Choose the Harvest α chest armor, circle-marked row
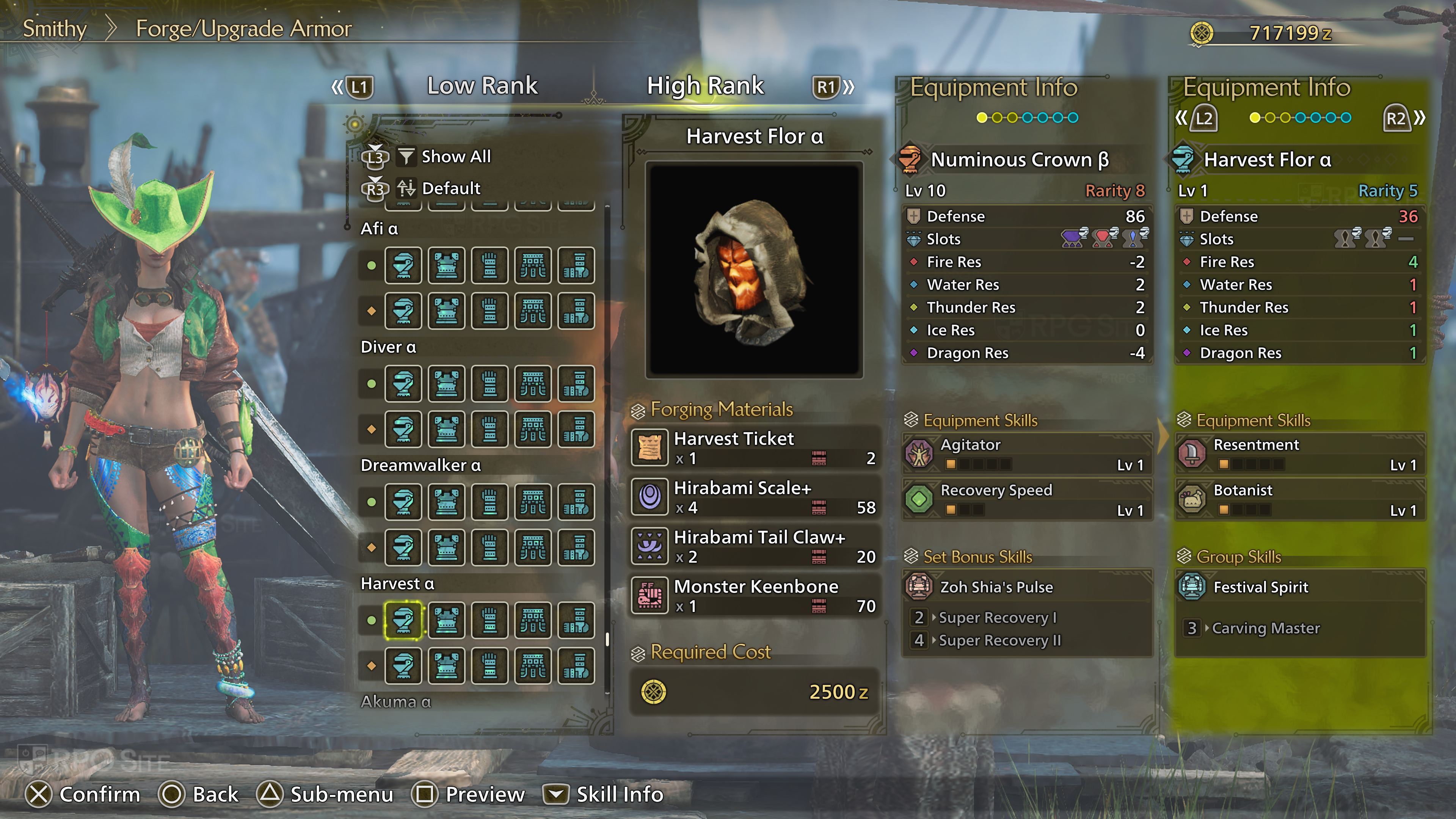The image size is (1456, 819). click(447, 621)
